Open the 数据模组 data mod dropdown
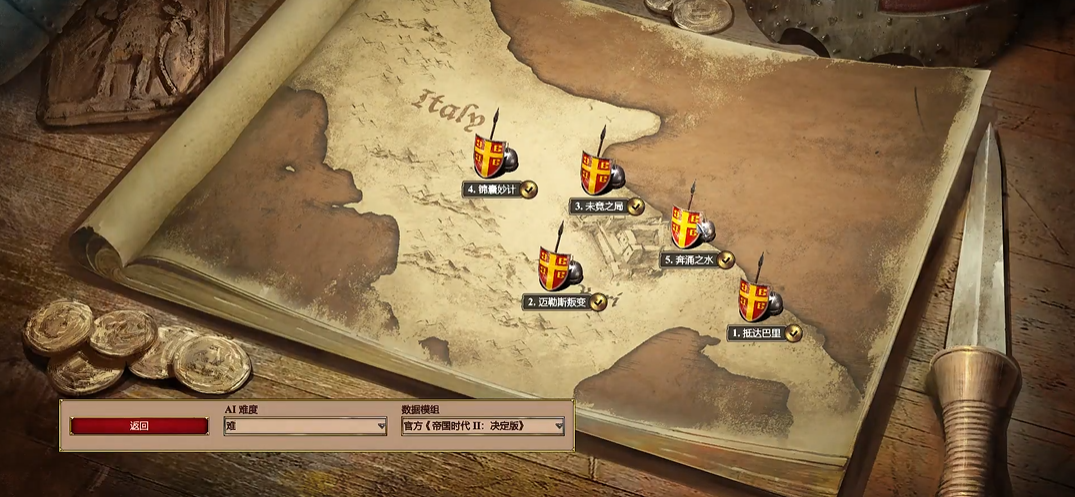Viewport: 1075px width, 497px height. 482,426
